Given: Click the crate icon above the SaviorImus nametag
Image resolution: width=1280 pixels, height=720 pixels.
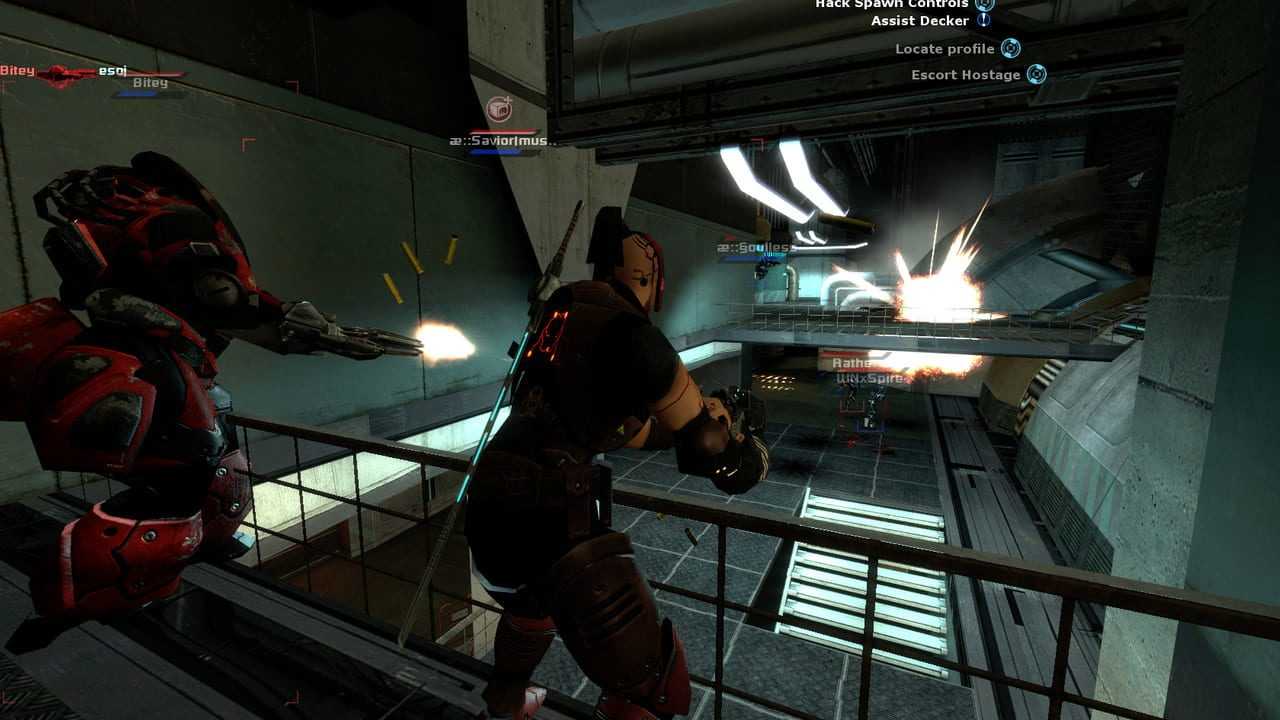Looking at the screenshot, I should point(498,109).
